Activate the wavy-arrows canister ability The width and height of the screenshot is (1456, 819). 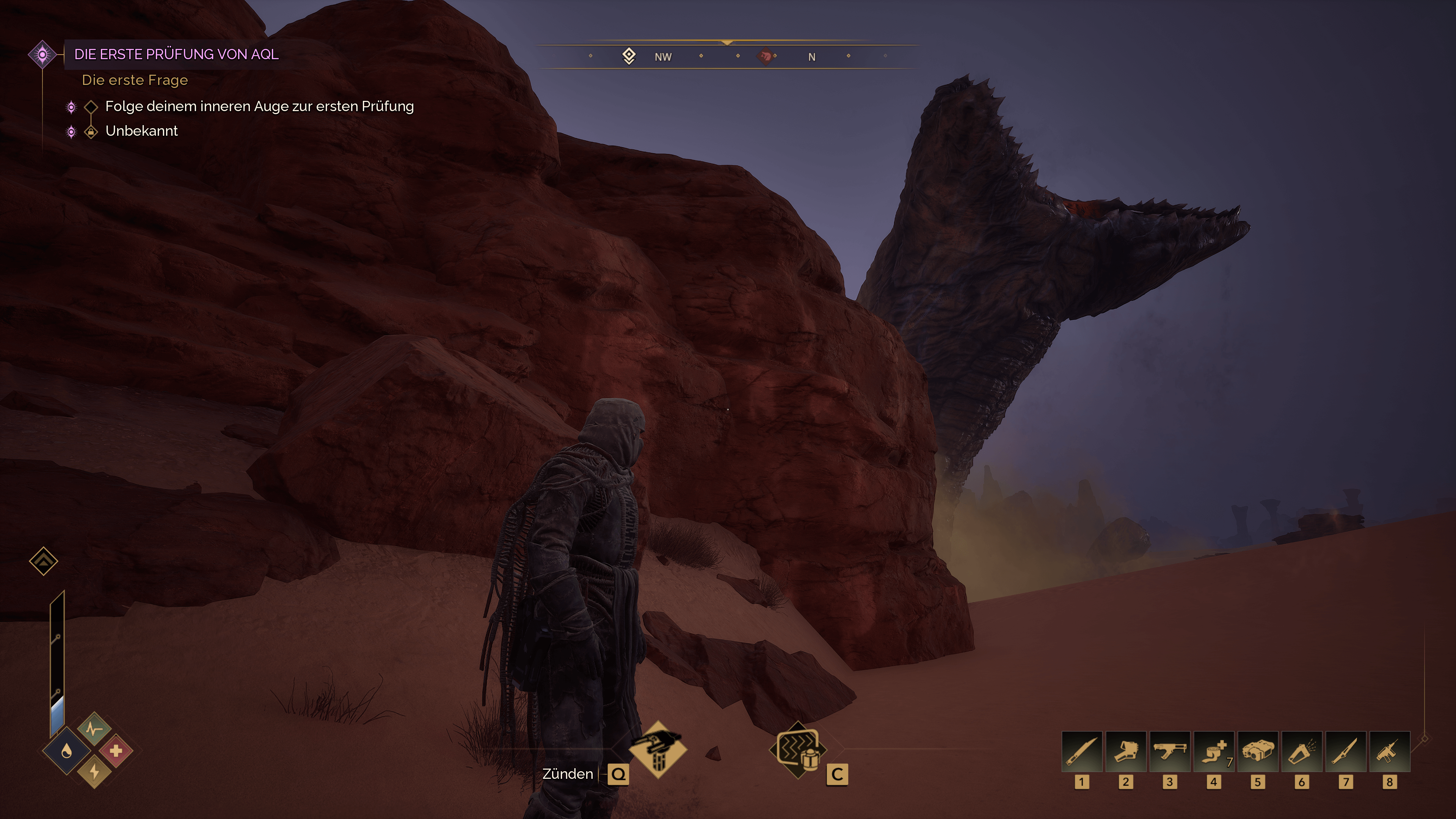click(x=798, y=750)
